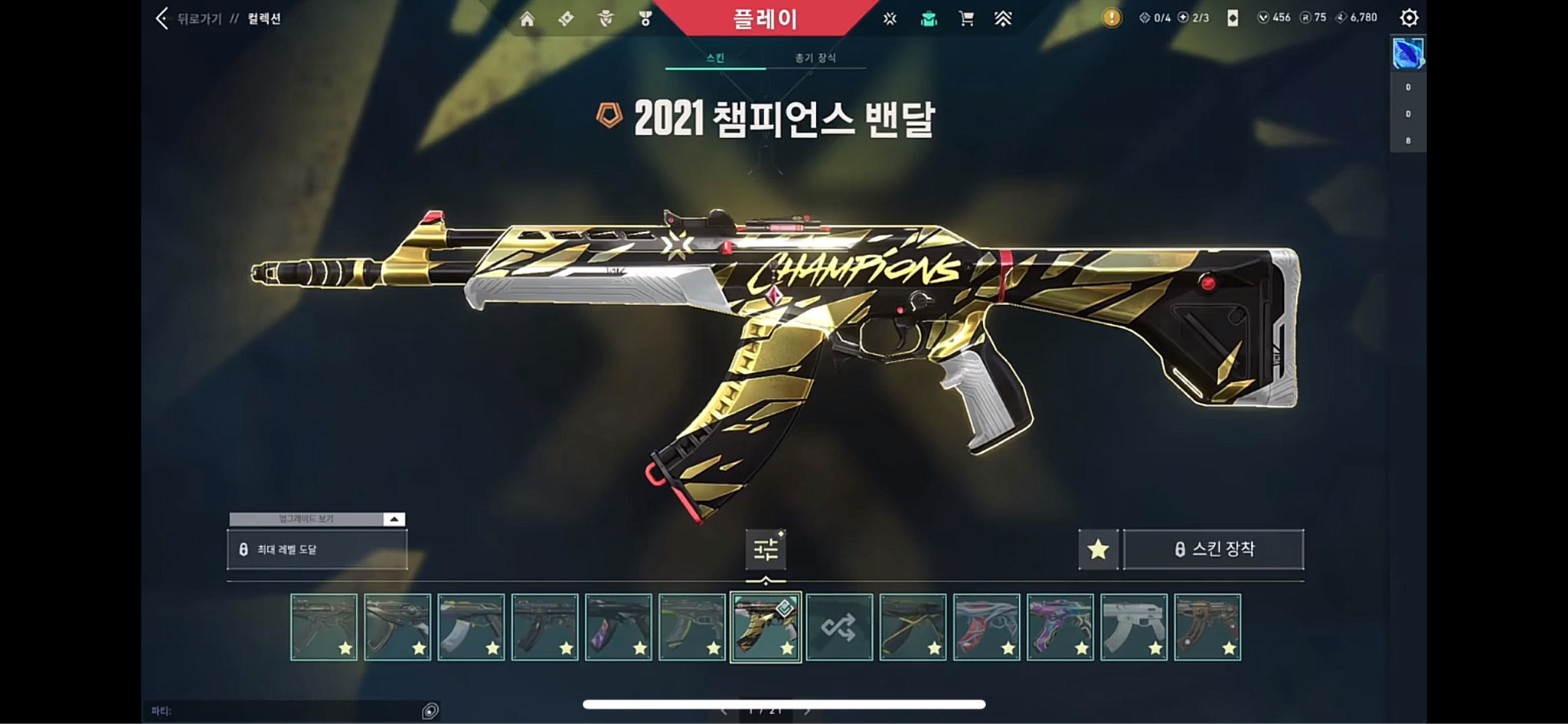Open the settings gear icon
1568x724 pixels.
click(1408, 17)
